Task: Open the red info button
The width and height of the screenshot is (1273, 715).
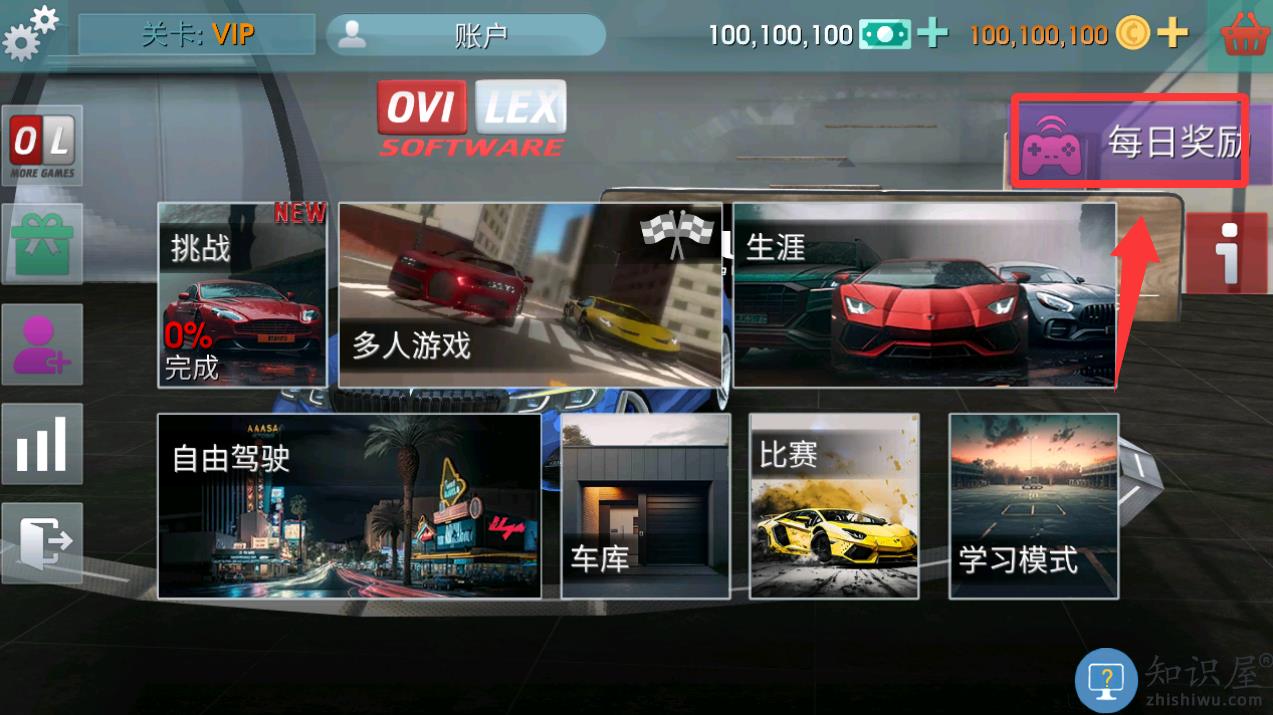Action: click(1227, 253)
